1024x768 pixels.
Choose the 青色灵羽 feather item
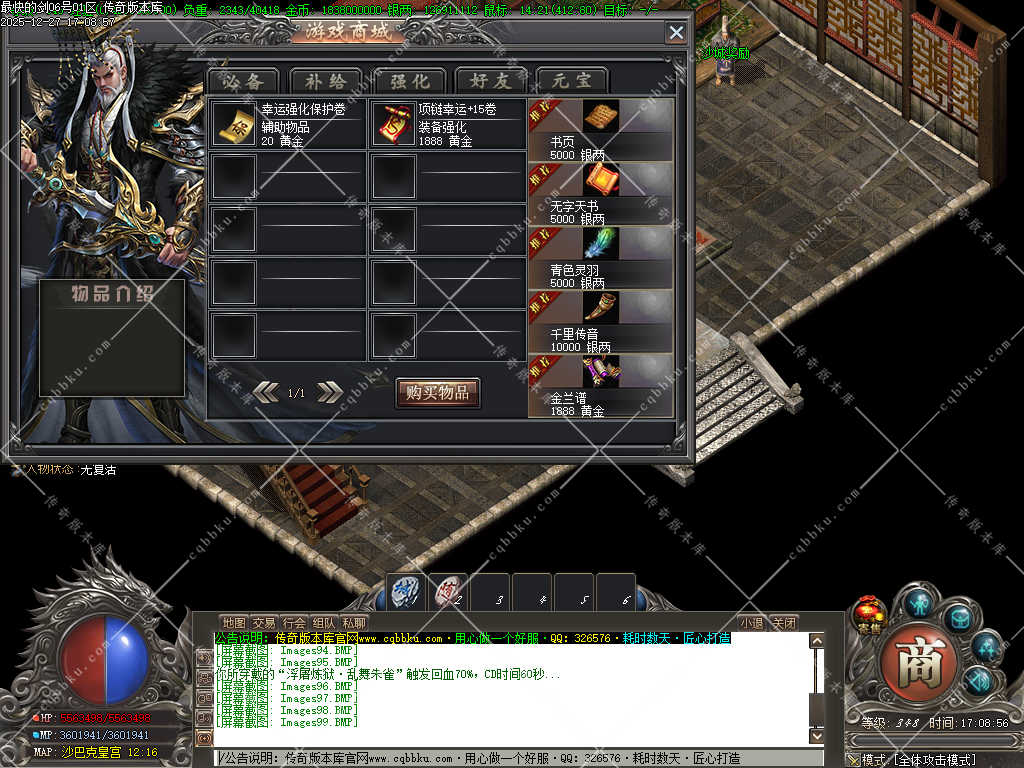pos(601,244)
